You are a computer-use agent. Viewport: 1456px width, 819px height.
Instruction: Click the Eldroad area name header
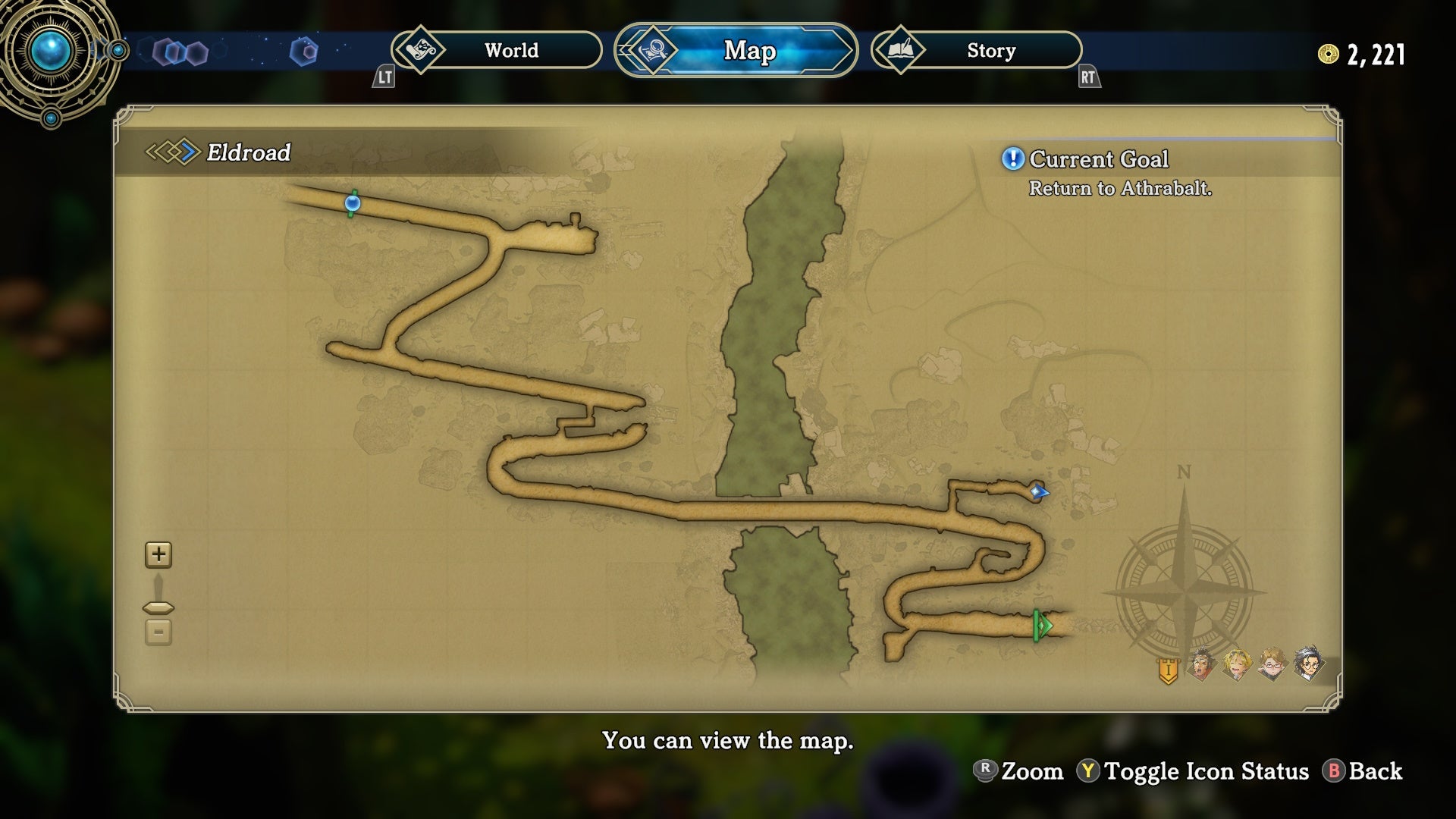coord(248,152)
